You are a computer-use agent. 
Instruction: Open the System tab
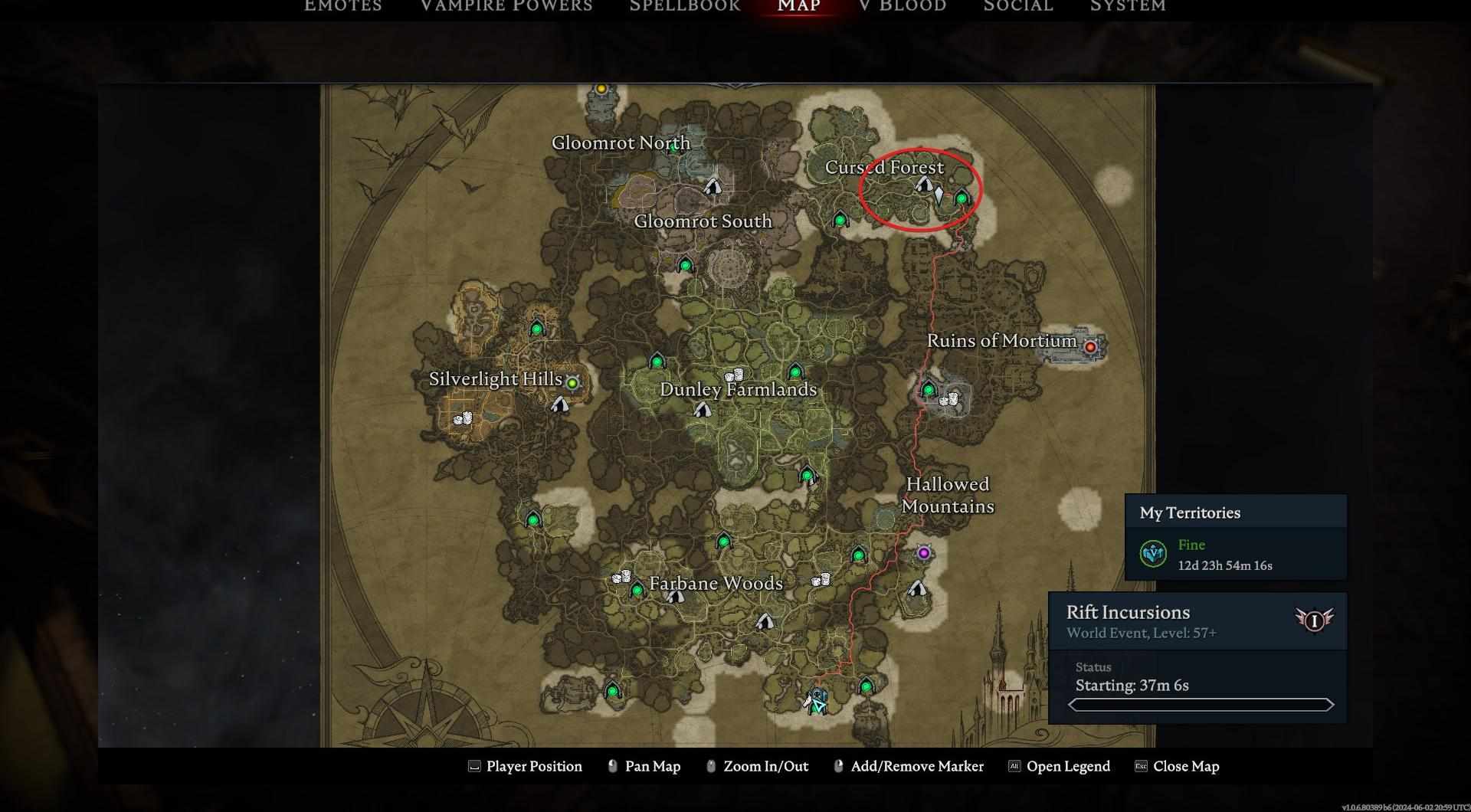[x=1128, y=6]
